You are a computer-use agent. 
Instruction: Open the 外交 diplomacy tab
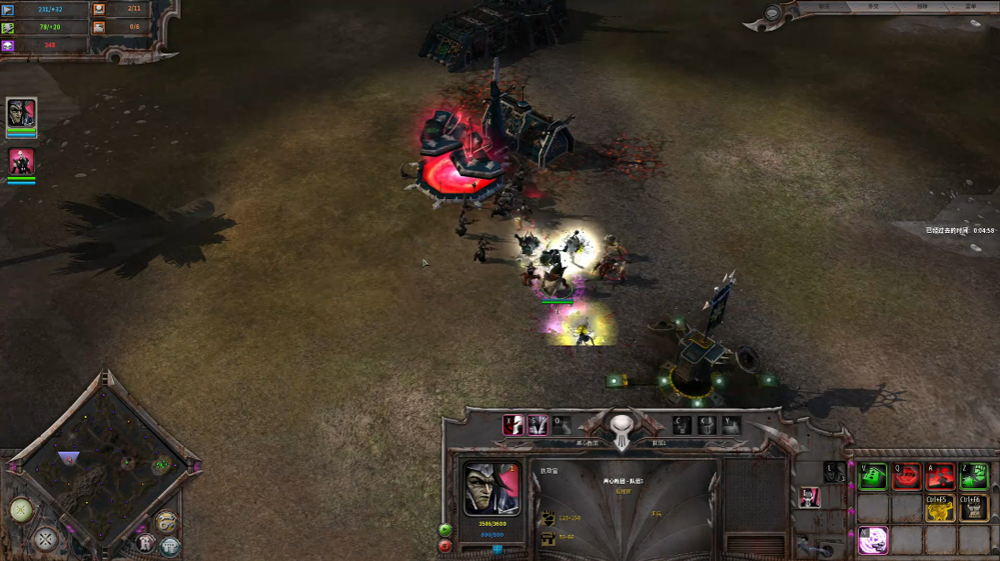pyautogui.click(x=873, y=6)
